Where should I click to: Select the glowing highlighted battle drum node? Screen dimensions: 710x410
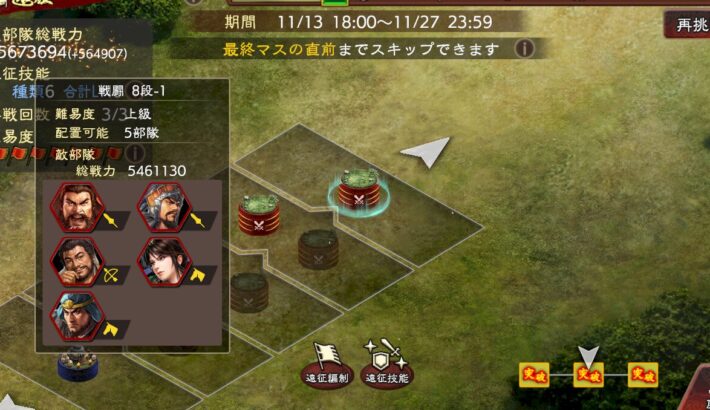pos(358,189)
